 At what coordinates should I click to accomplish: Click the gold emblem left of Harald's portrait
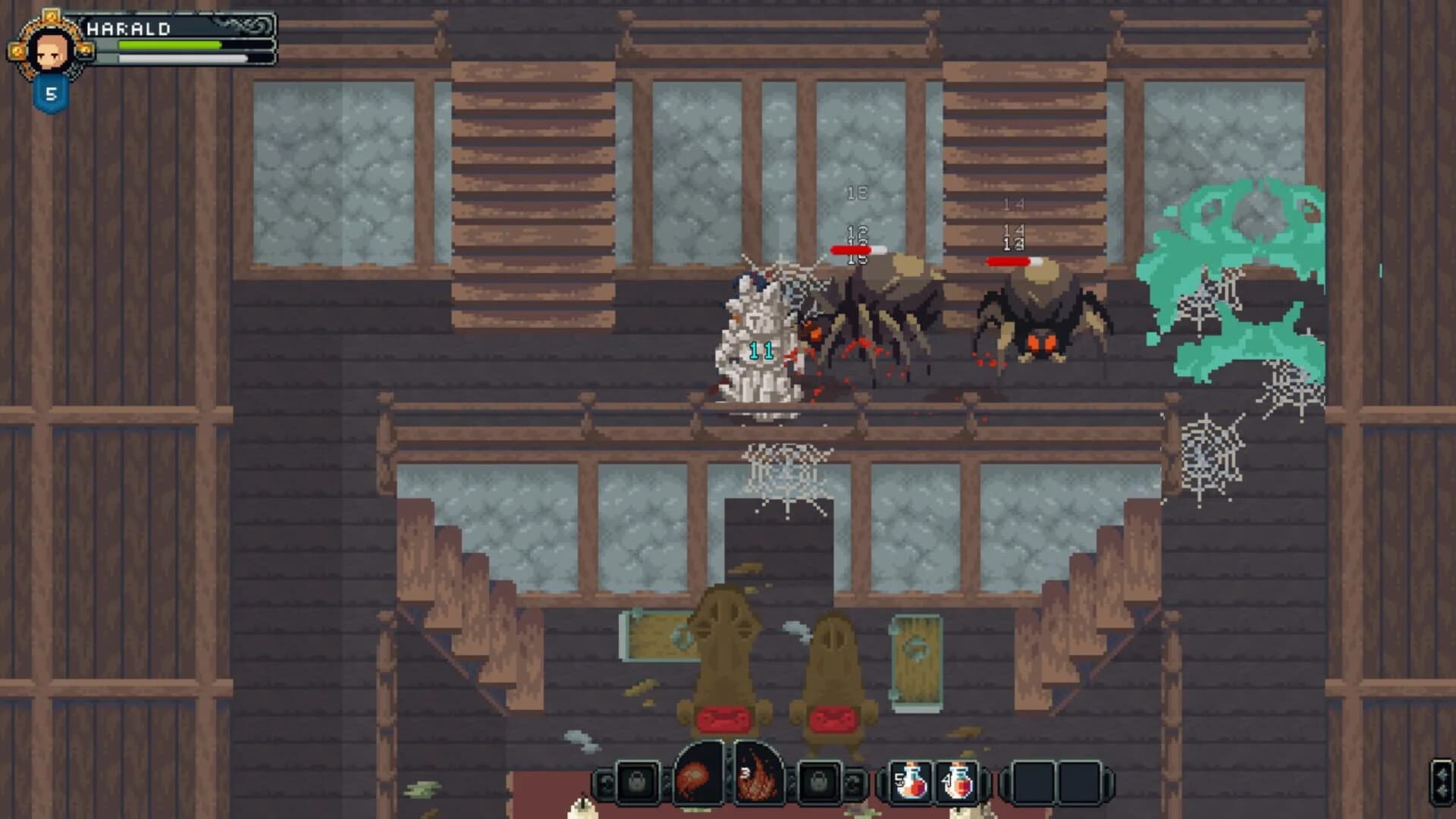17,51
